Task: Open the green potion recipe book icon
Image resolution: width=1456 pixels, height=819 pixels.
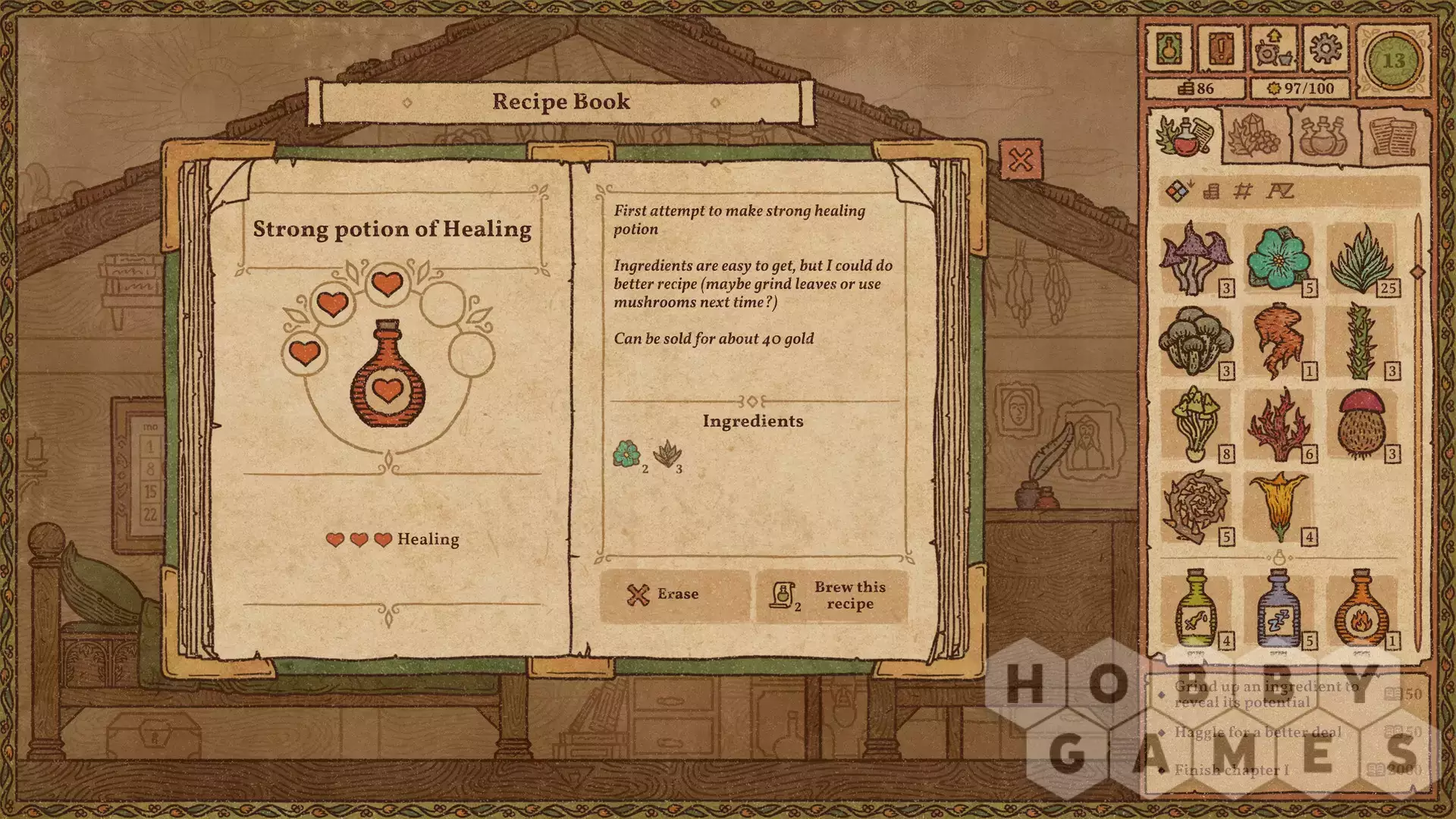Action: [x=1169, y=49]
